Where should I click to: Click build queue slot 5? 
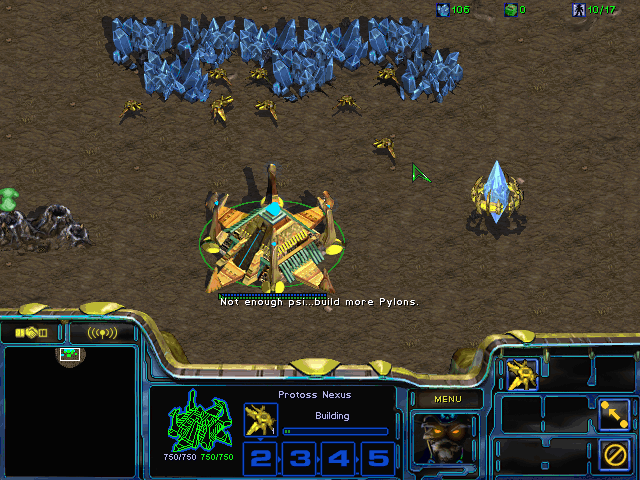pyautogui.click(x=377, y=458)
